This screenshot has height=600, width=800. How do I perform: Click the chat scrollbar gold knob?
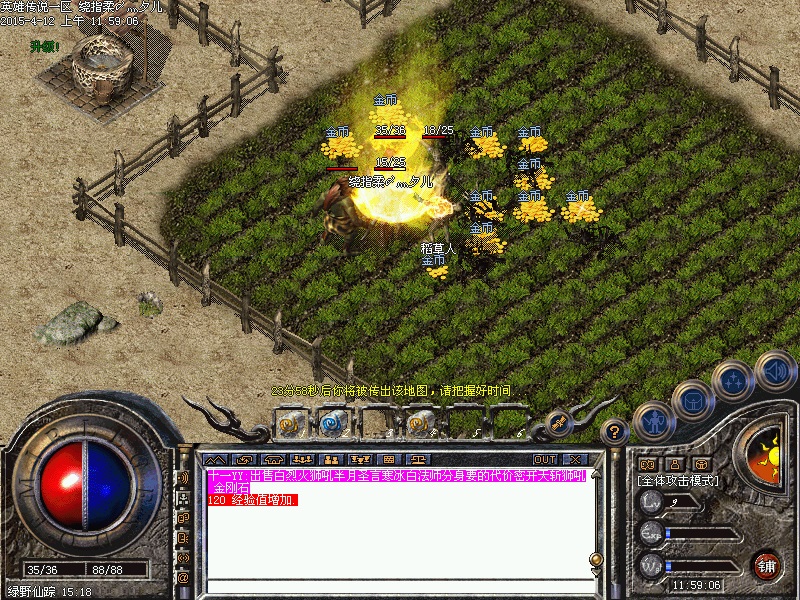pyautogui.click(x=596, y=559)
